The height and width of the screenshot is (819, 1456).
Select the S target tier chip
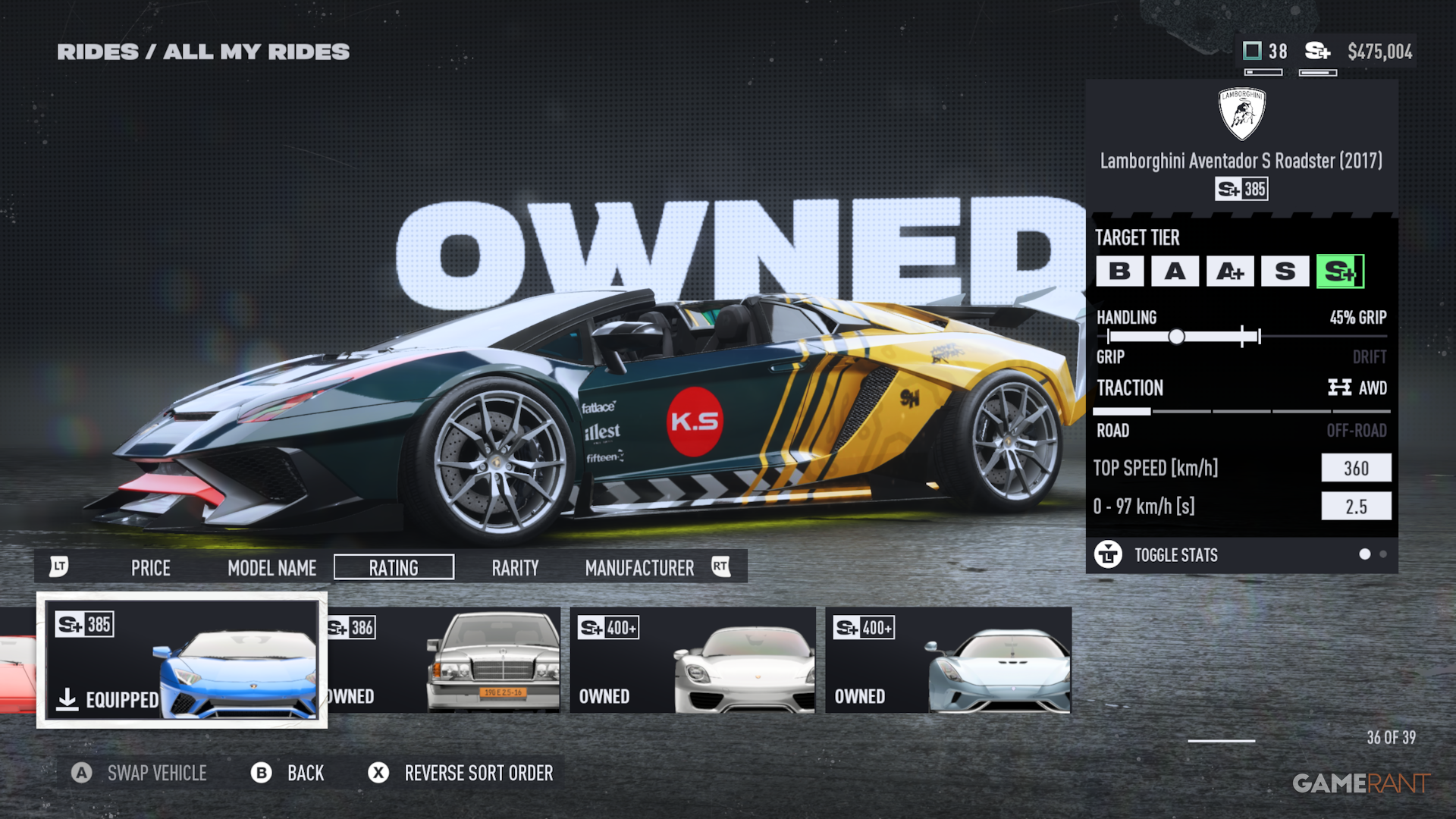[1283, 271]
